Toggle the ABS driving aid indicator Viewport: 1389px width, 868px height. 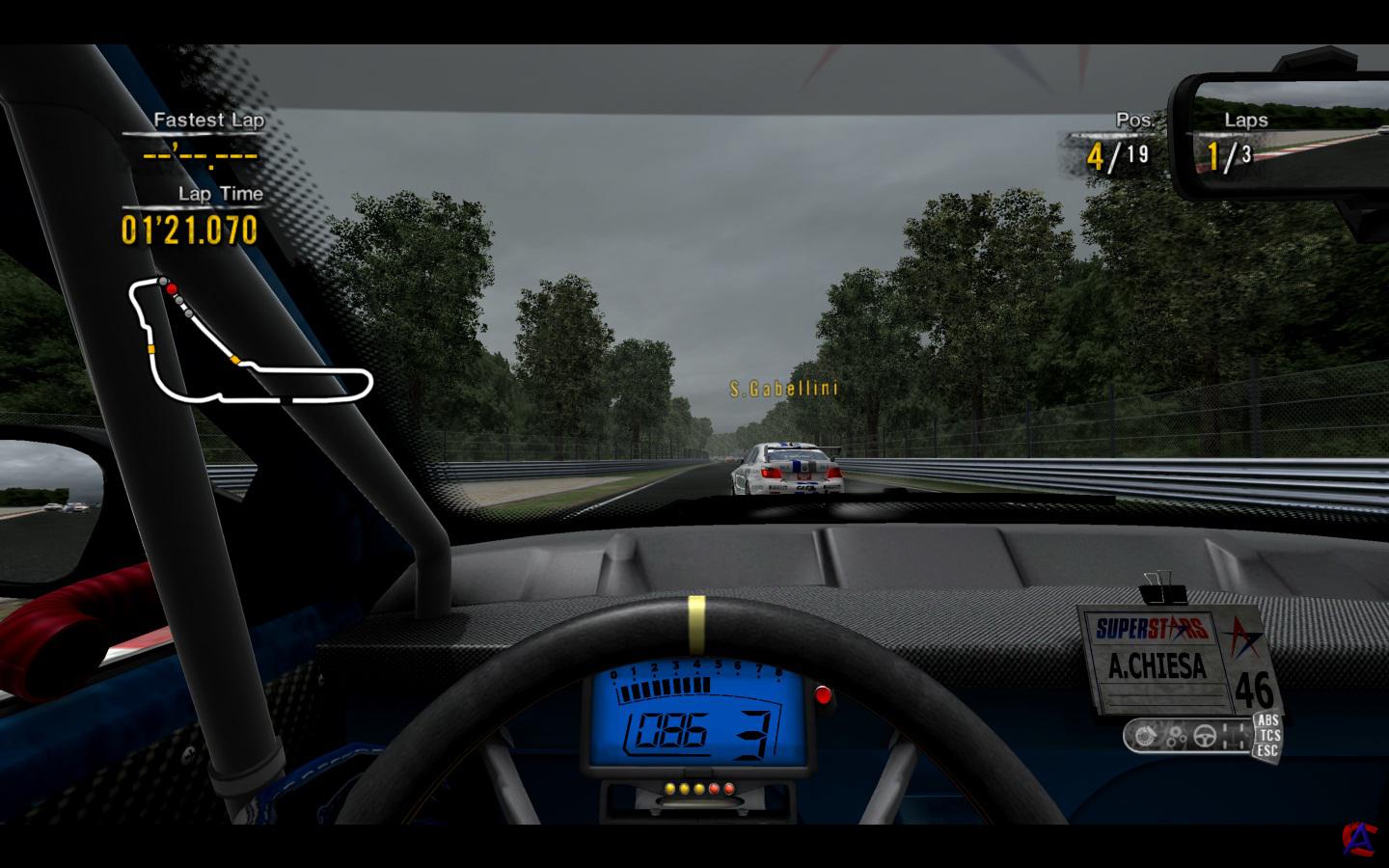[1267, 720]
